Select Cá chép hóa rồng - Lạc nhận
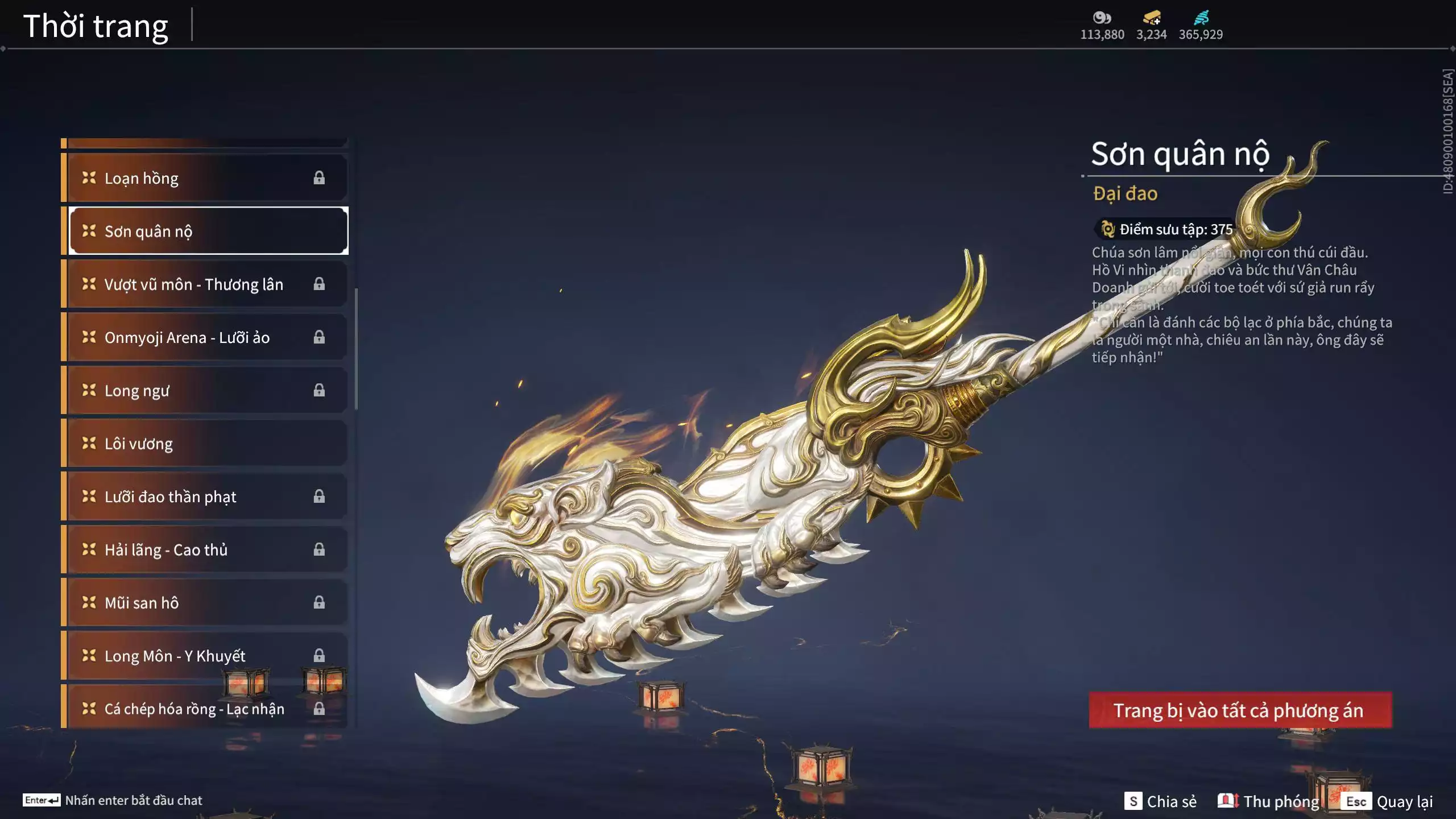This screenshot has height=819, width=1456. 205,709
